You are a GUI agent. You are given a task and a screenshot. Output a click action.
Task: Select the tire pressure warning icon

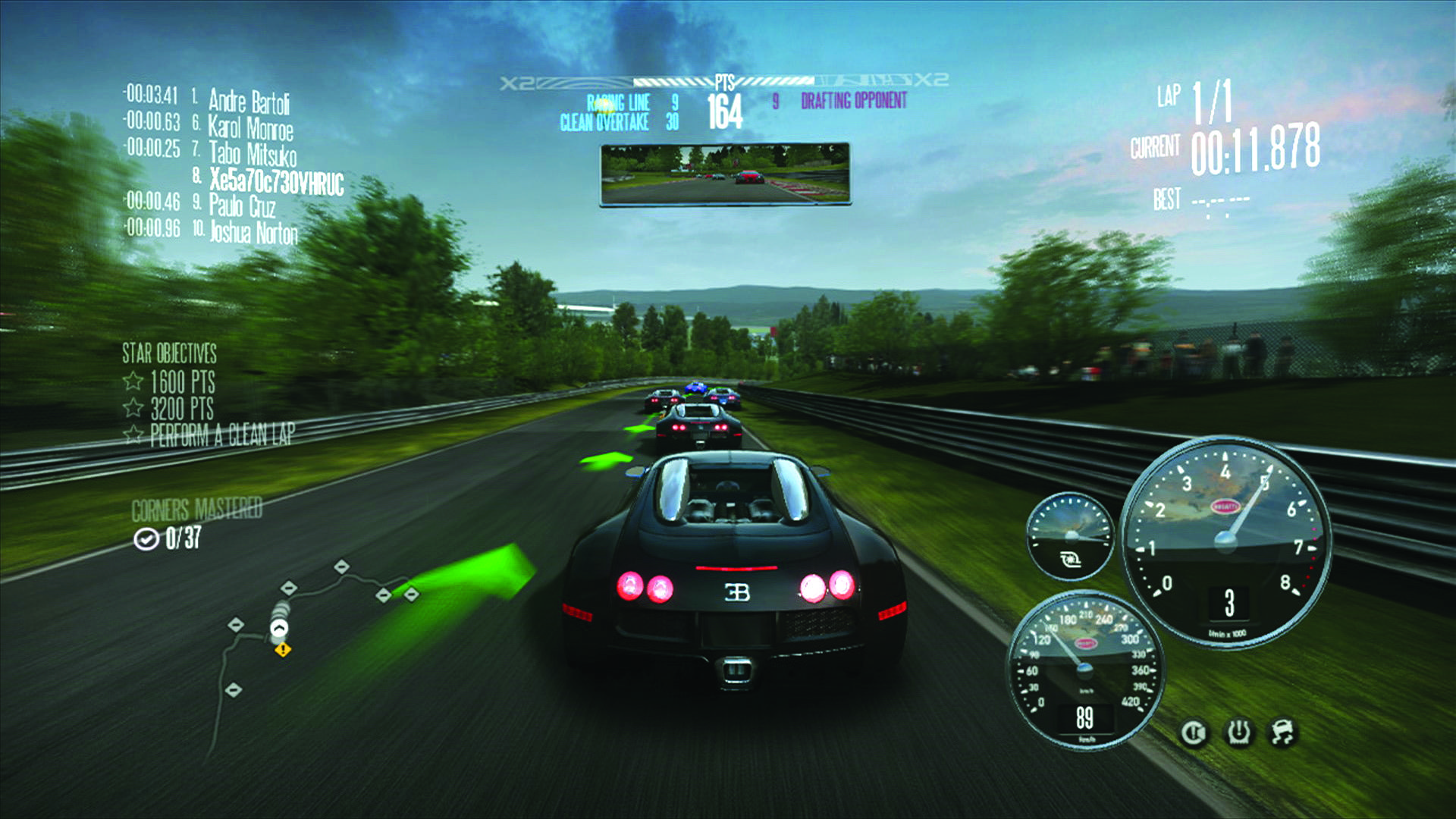coord(1238,733)
